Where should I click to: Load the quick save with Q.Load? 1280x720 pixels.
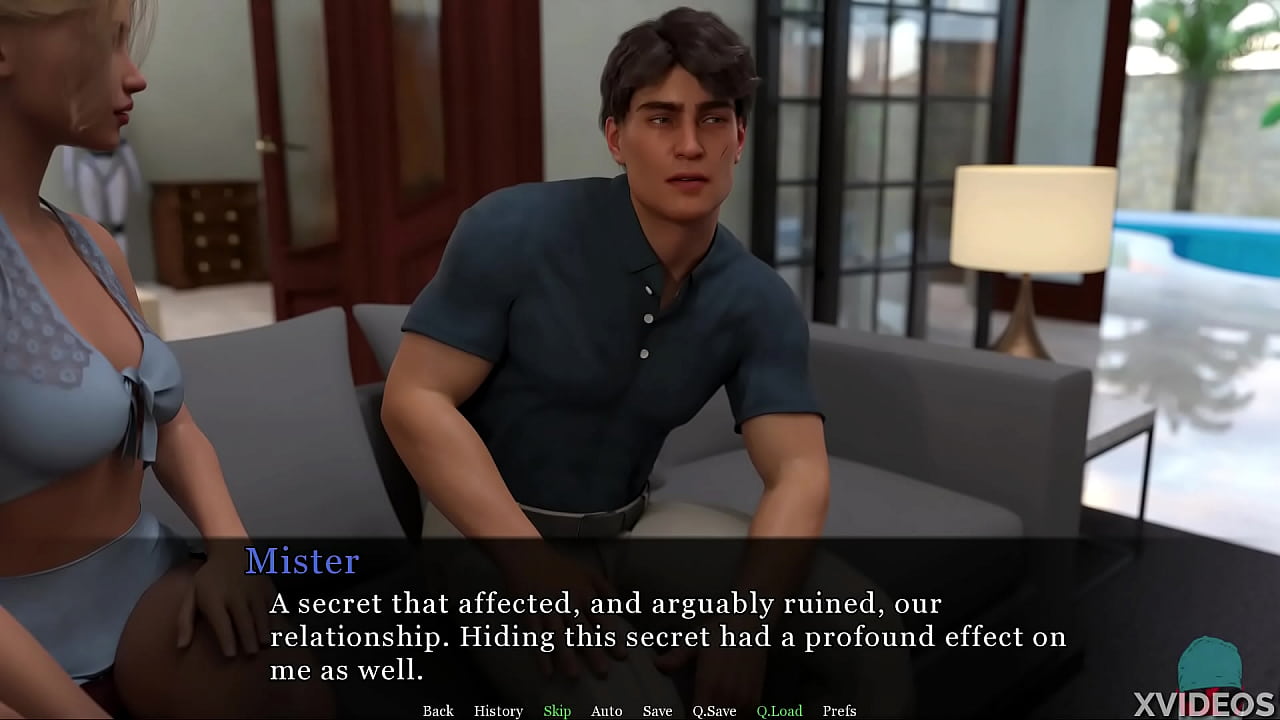point(779,711)
